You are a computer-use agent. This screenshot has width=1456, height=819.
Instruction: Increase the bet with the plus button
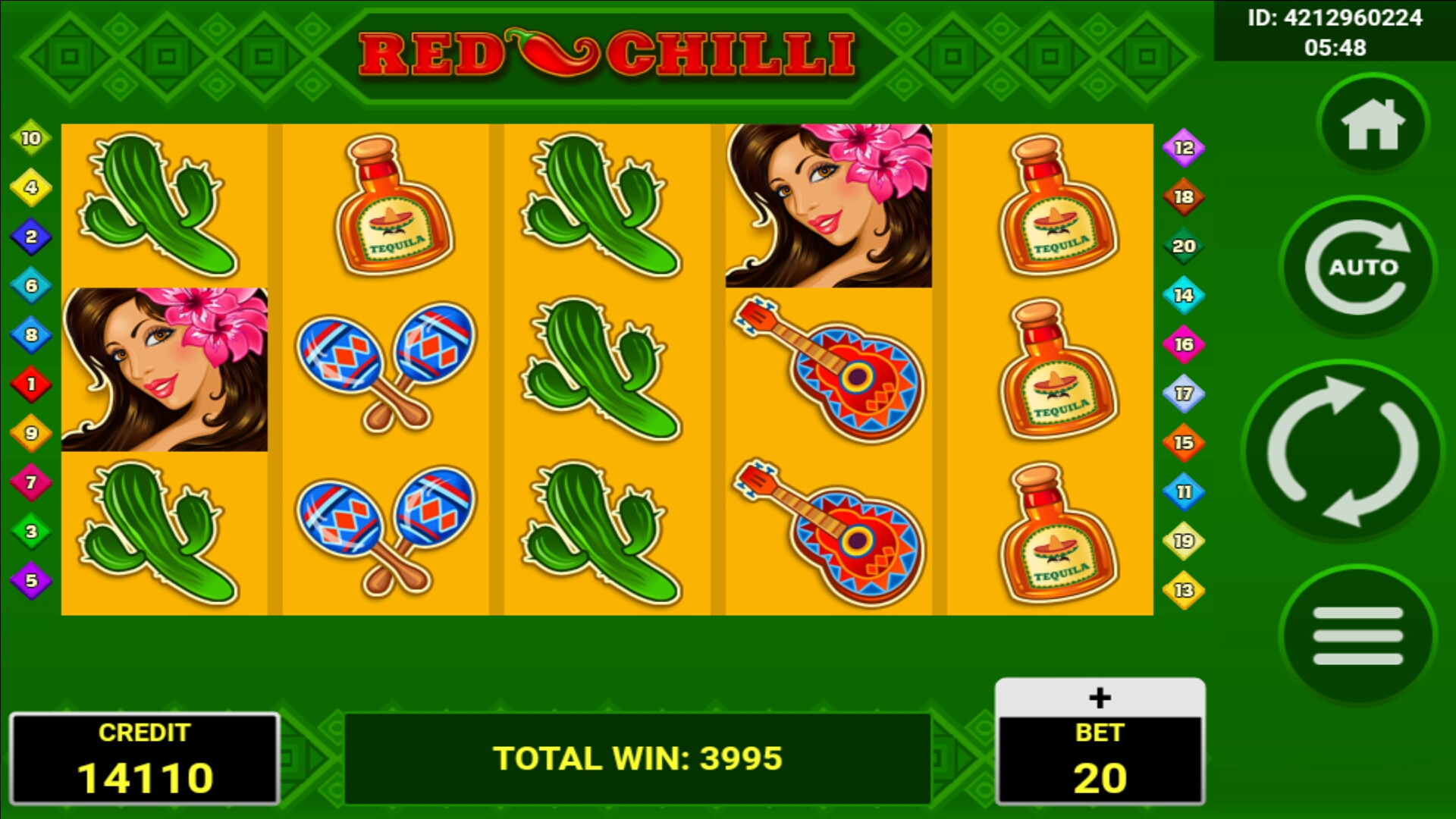1100,698
